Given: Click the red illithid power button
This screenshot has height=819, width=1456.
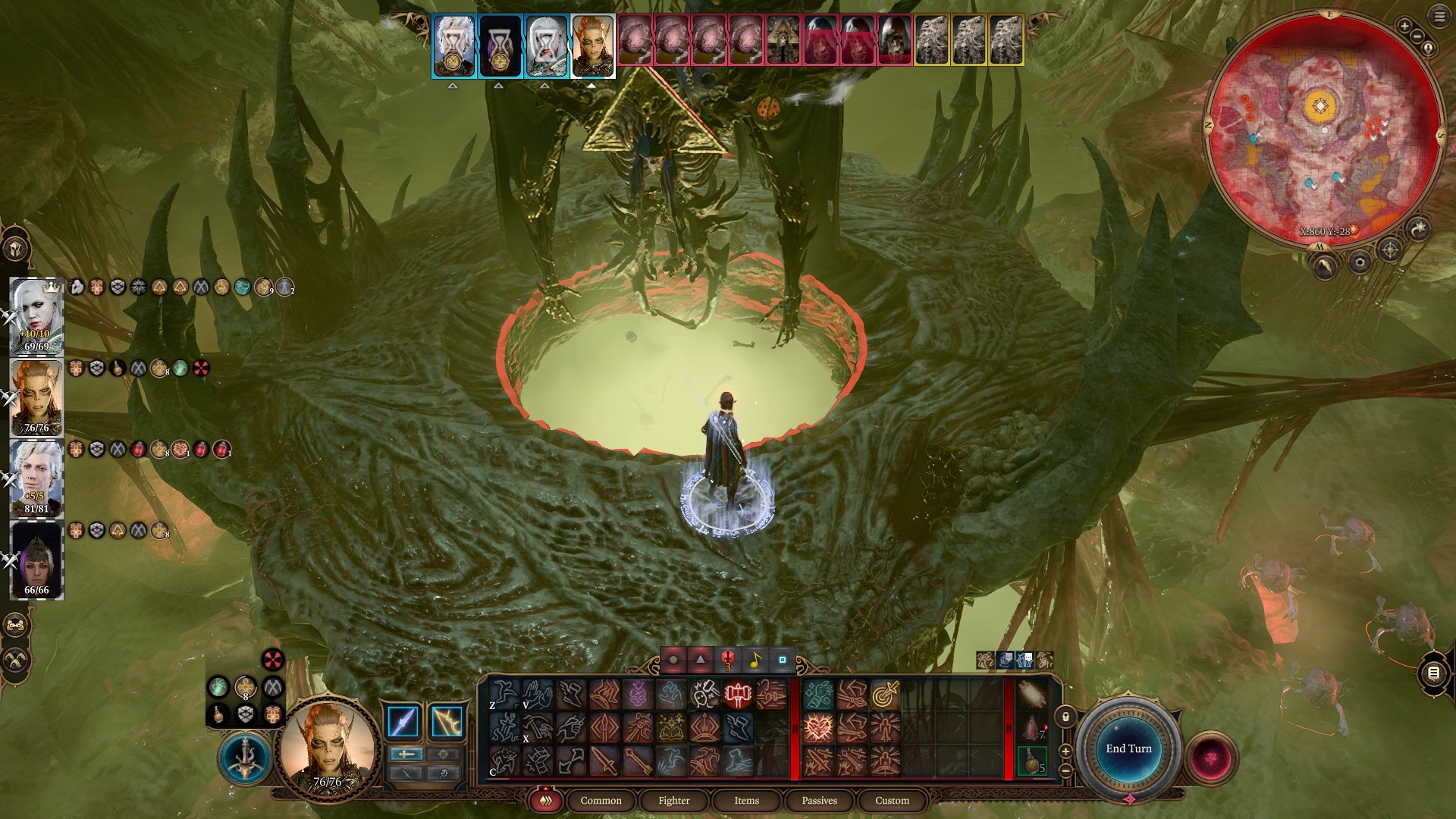Looking at the screenshot, I should click(1211, 758).
